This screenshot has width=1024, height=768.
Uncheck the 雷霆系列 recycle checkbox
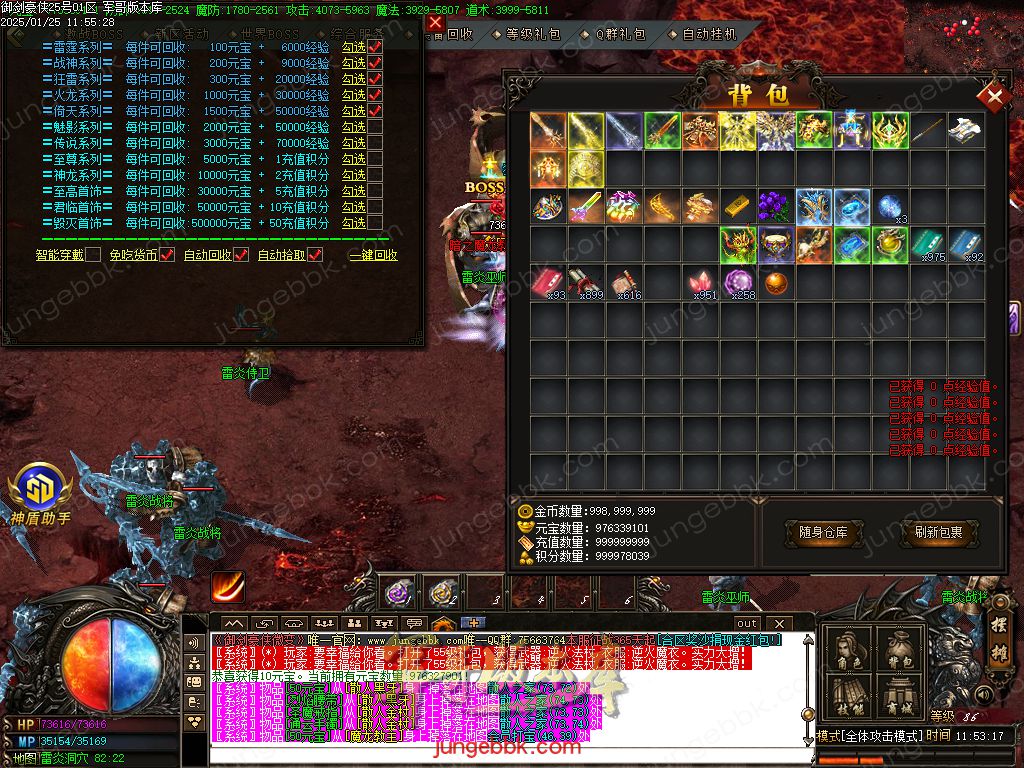click(376, 48)
